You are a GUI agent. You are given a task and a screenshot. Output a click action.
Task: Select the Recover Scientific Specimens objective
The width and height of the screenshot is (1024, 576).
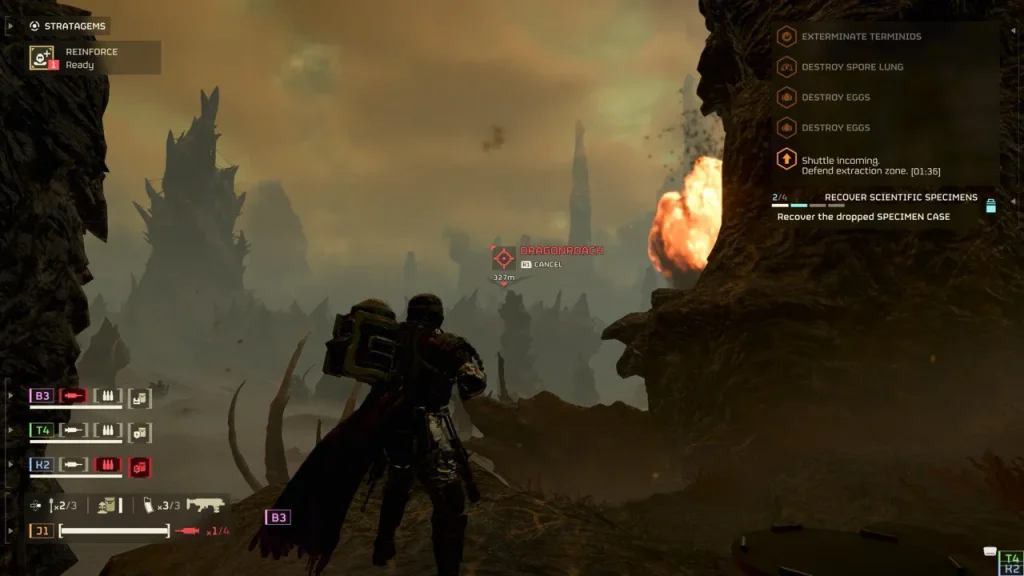(900, 197)
